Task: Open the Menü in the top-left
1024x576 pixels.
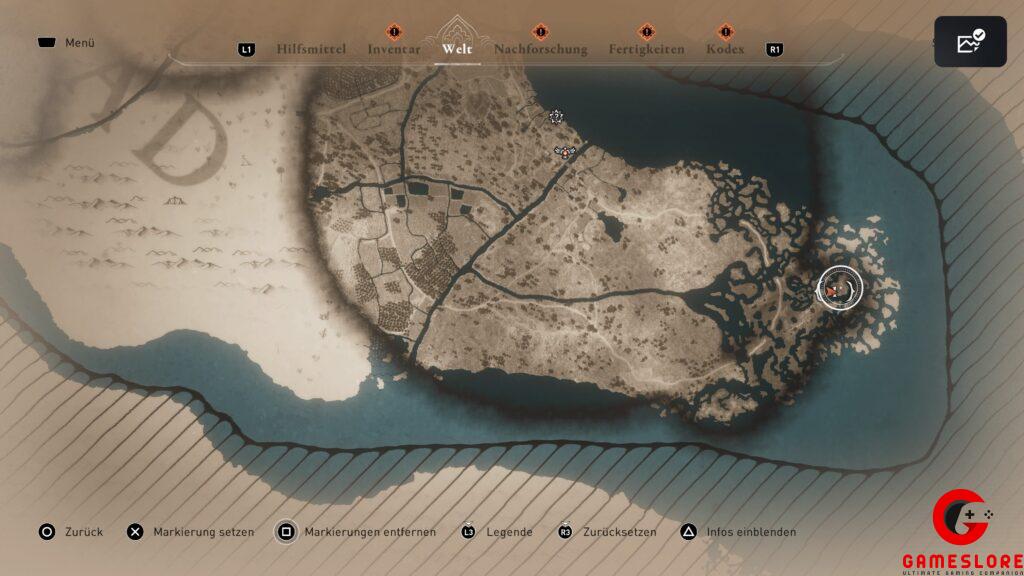Action: [x=67, y=43]
